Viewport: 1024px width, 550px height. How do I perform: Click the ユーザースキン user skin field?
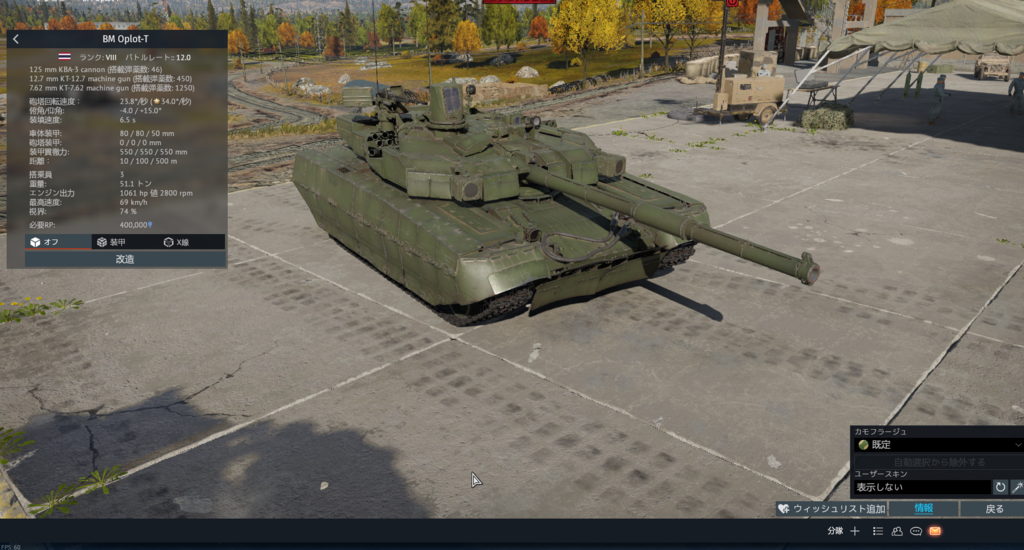click(x=920, y=487)
